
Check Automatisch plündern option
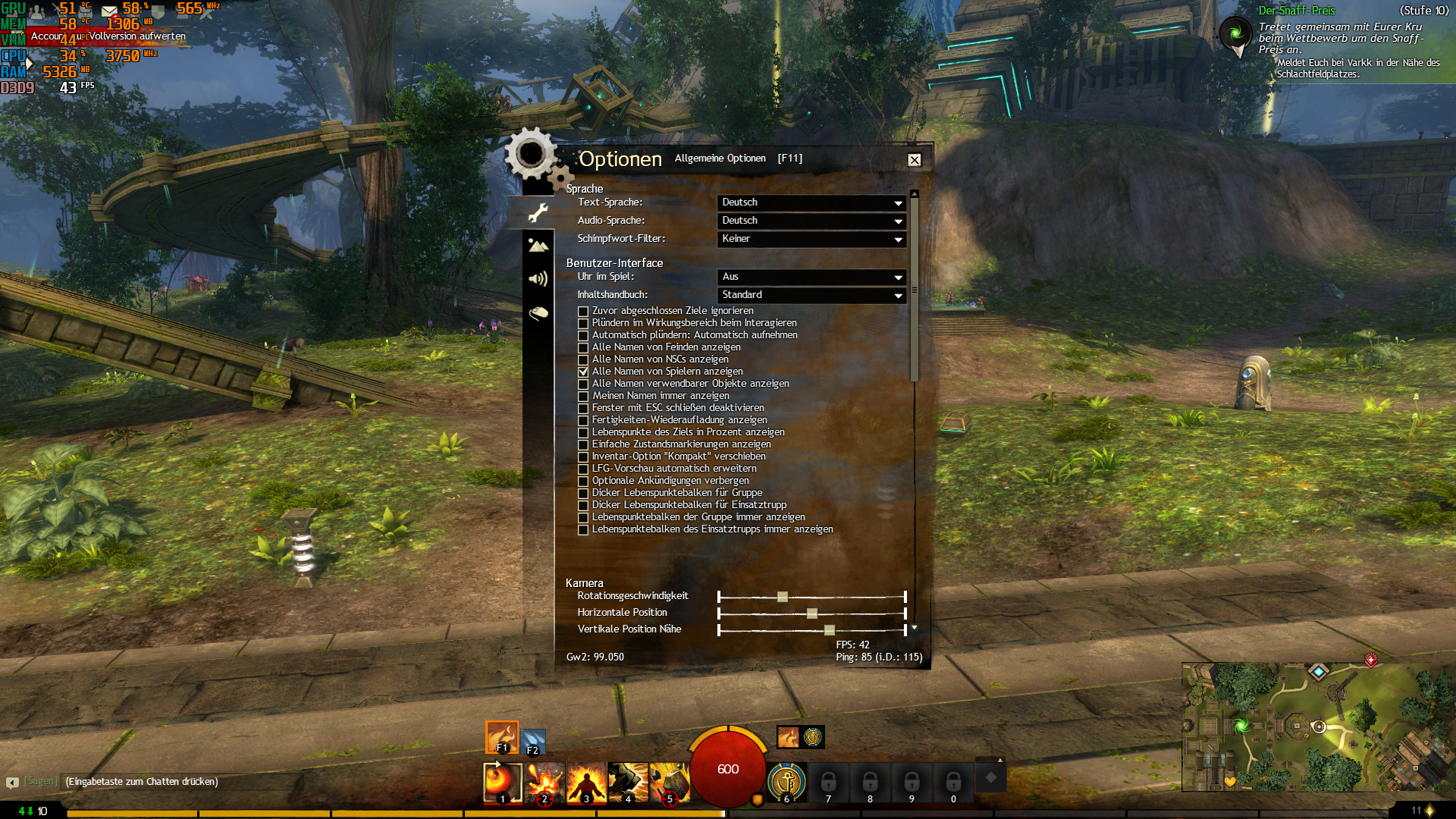click(x=582, y=335)
